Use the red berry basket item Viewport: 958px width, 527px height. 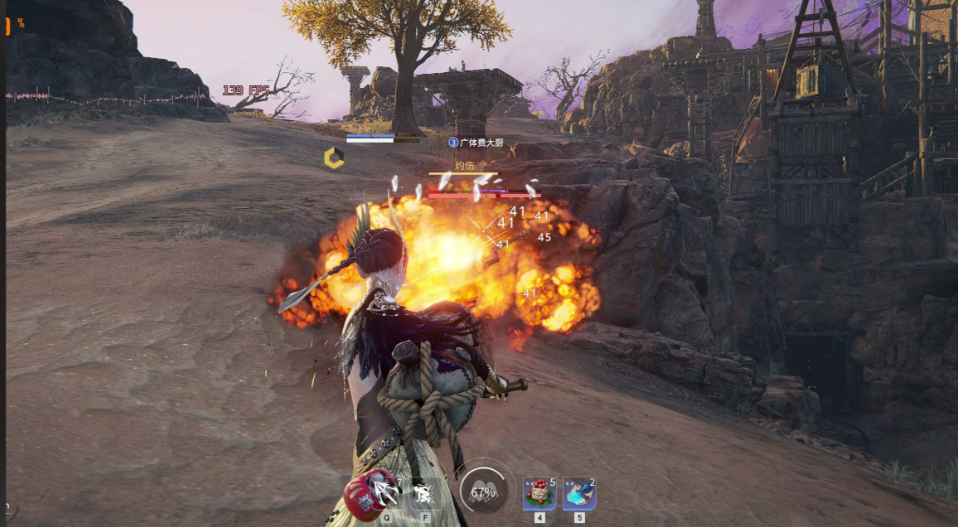tap(539, 493)
